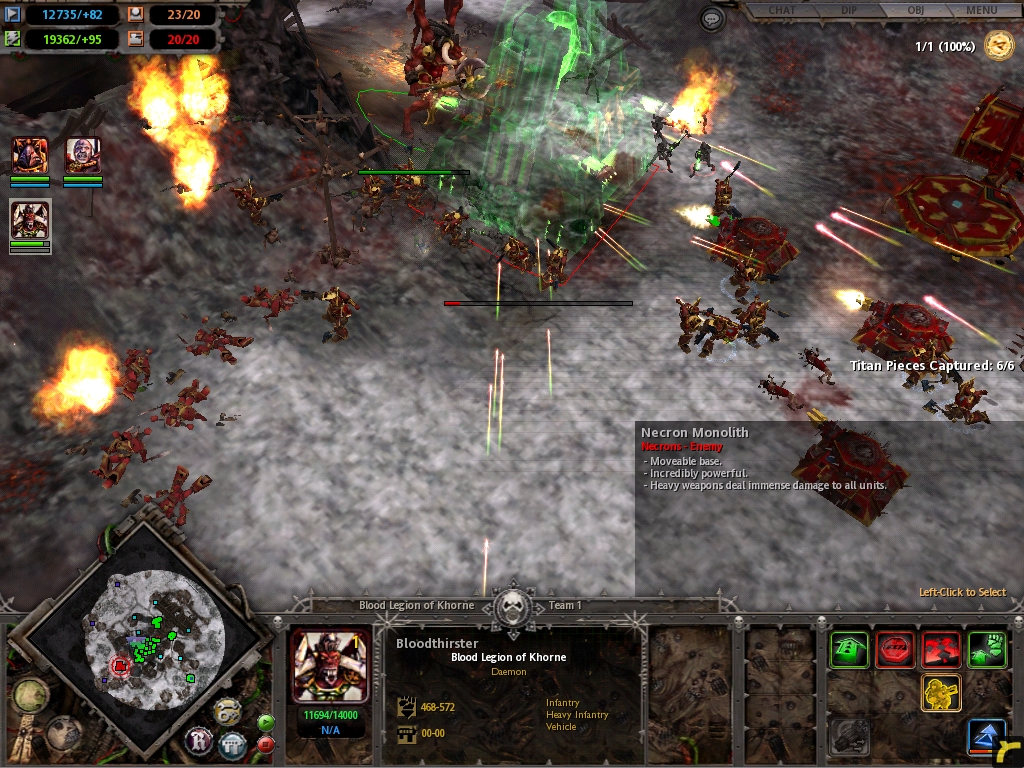Viewport: 1024px width, 768px height.
Task: Click the round building icon beside the minimap
Action: 233,743
